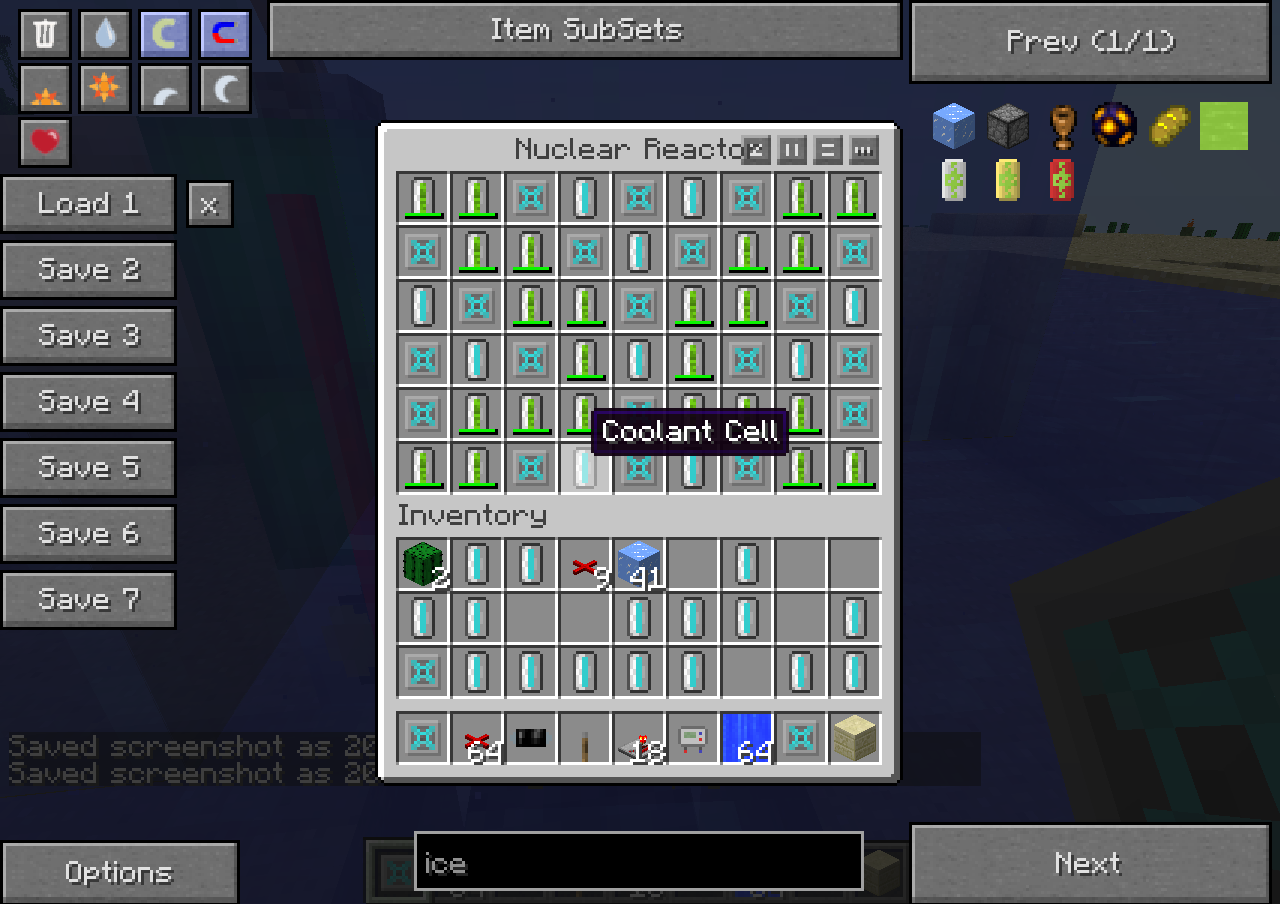Select the cactus stack in inventory

[423, 564]
